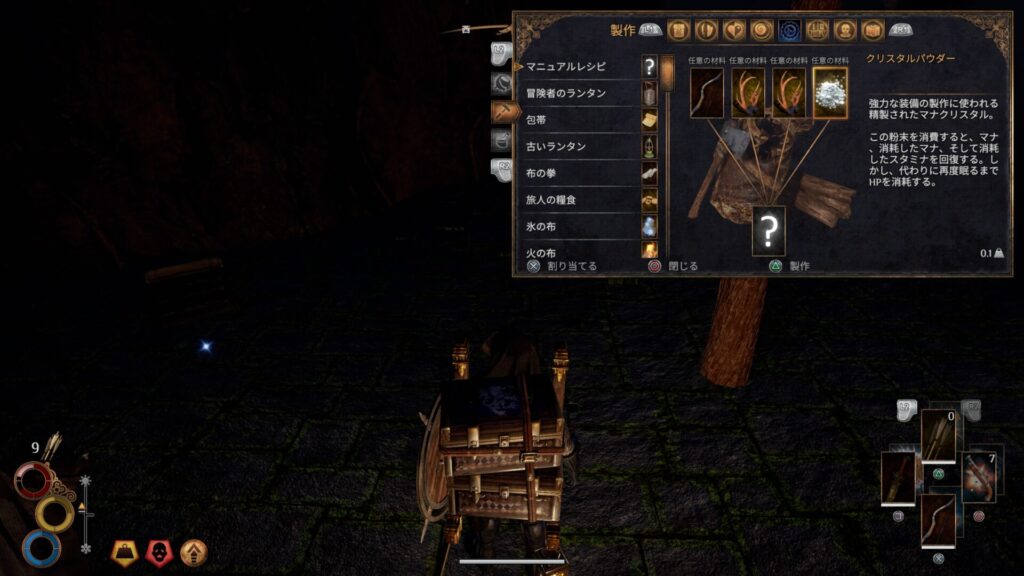Open the skull icon tab

click(845, 31)
